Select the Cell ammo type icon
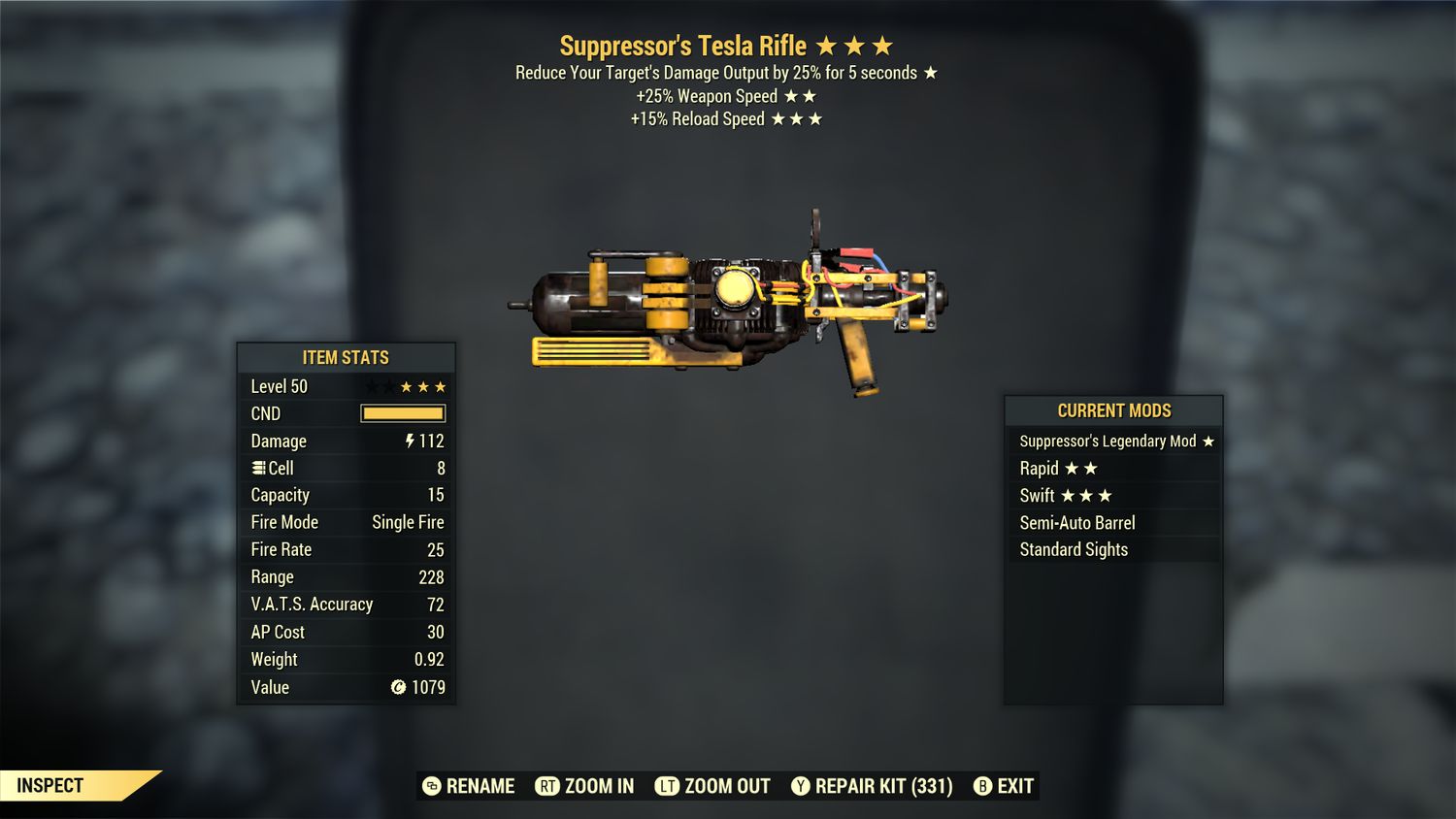Image resolution: width=1456 pixels, height=819 pixels. (x=258, y=468)
